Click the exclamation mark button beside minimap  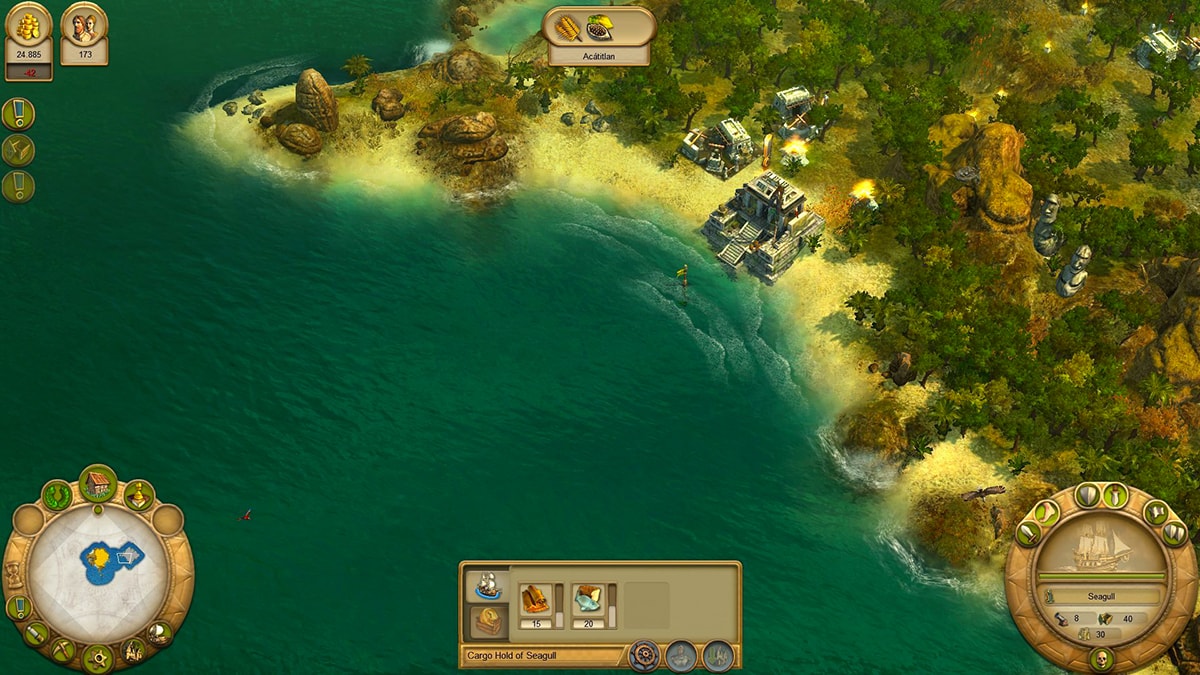coord(18,607)
